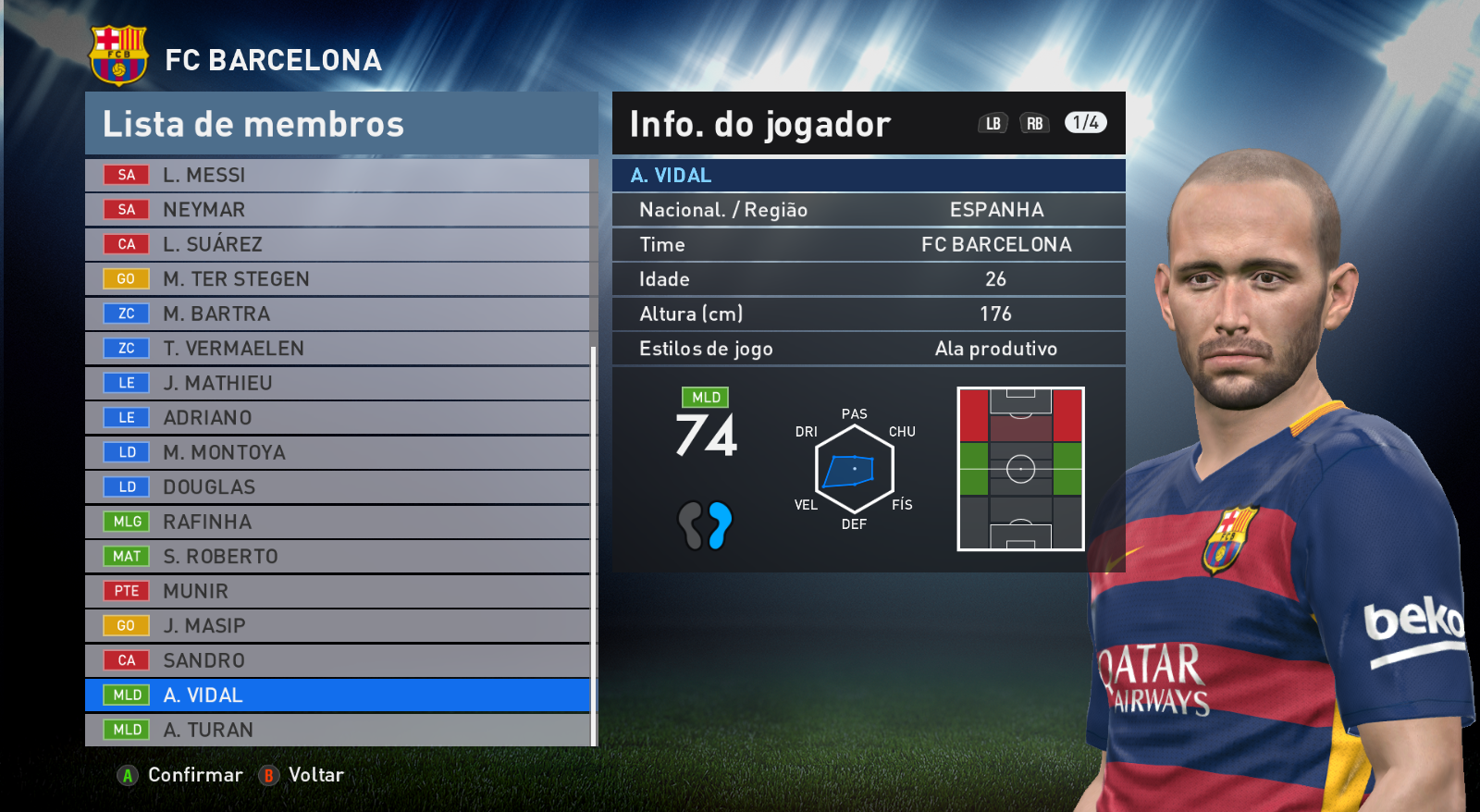Choose T. Vermaelen row
This screenshot has height=812, width=1480.
pos(337,349)
